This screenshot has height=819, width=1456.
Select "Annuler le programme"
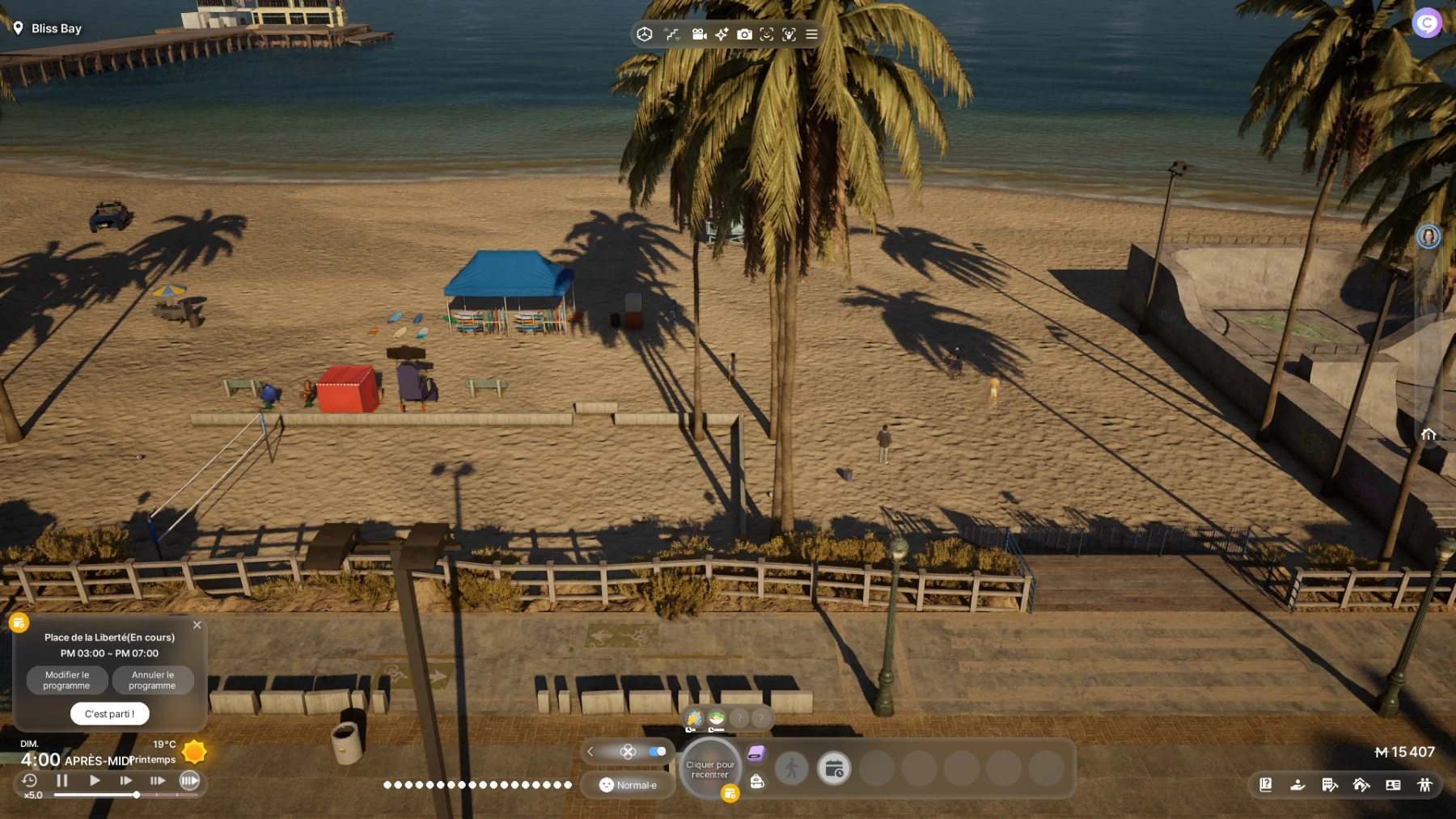tap(153, 680)
